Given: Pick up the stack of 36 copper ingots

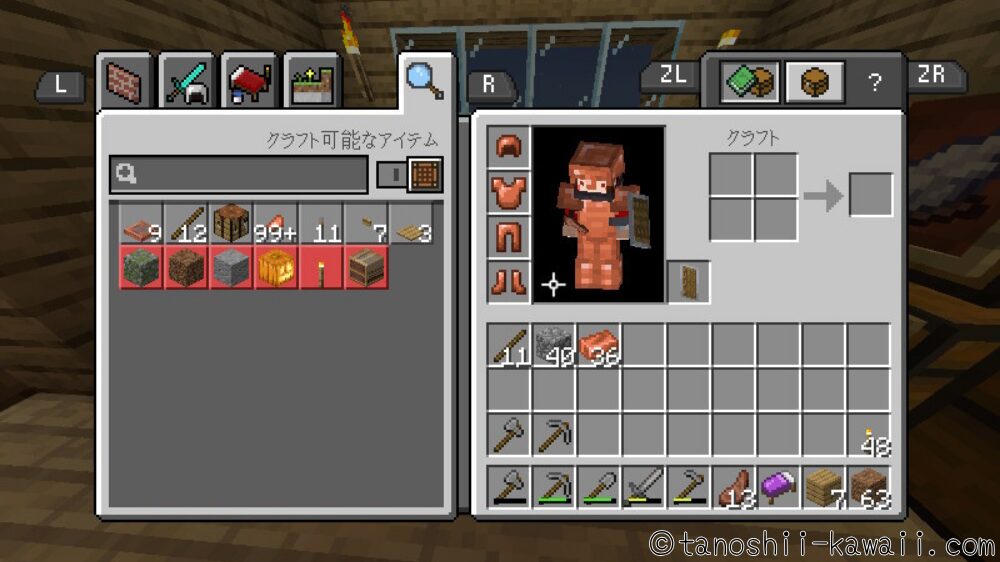Looking at the screenshot, I should point(598,345).
